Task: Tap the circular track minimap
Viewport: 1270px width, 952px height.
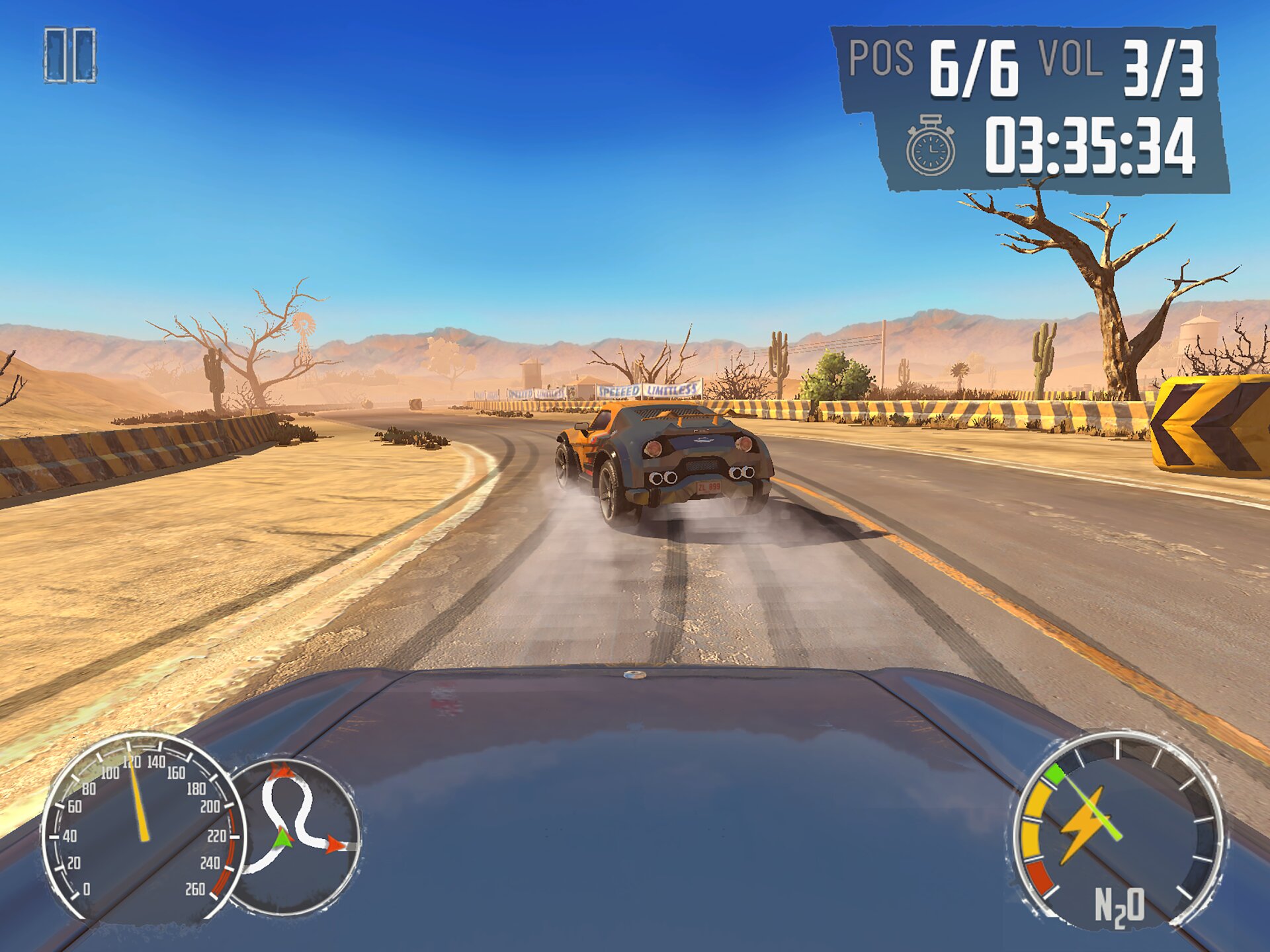Action: tap(296, 836)
